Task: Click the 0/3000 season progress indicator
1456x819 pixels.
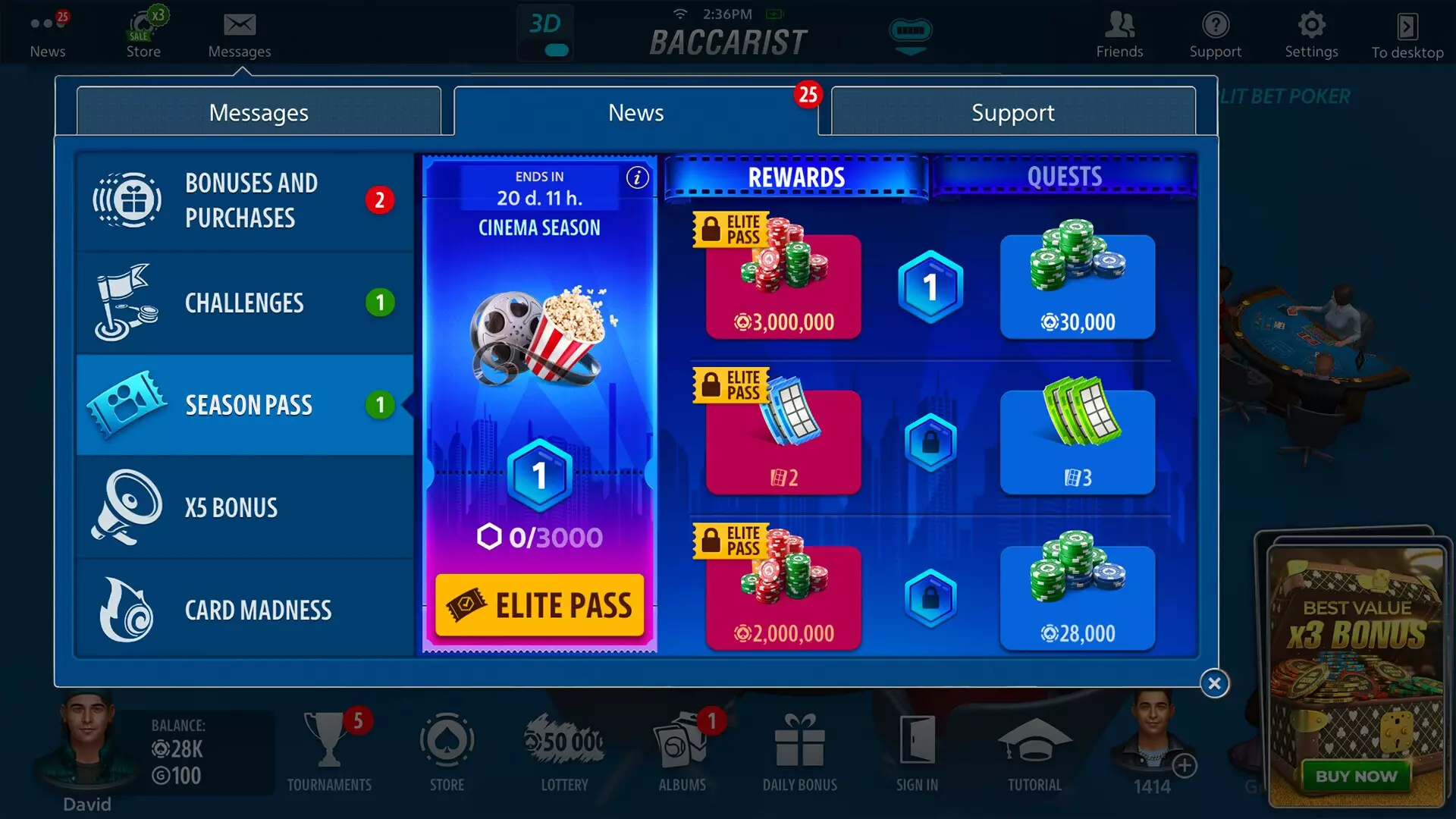Action: (539, 537)
